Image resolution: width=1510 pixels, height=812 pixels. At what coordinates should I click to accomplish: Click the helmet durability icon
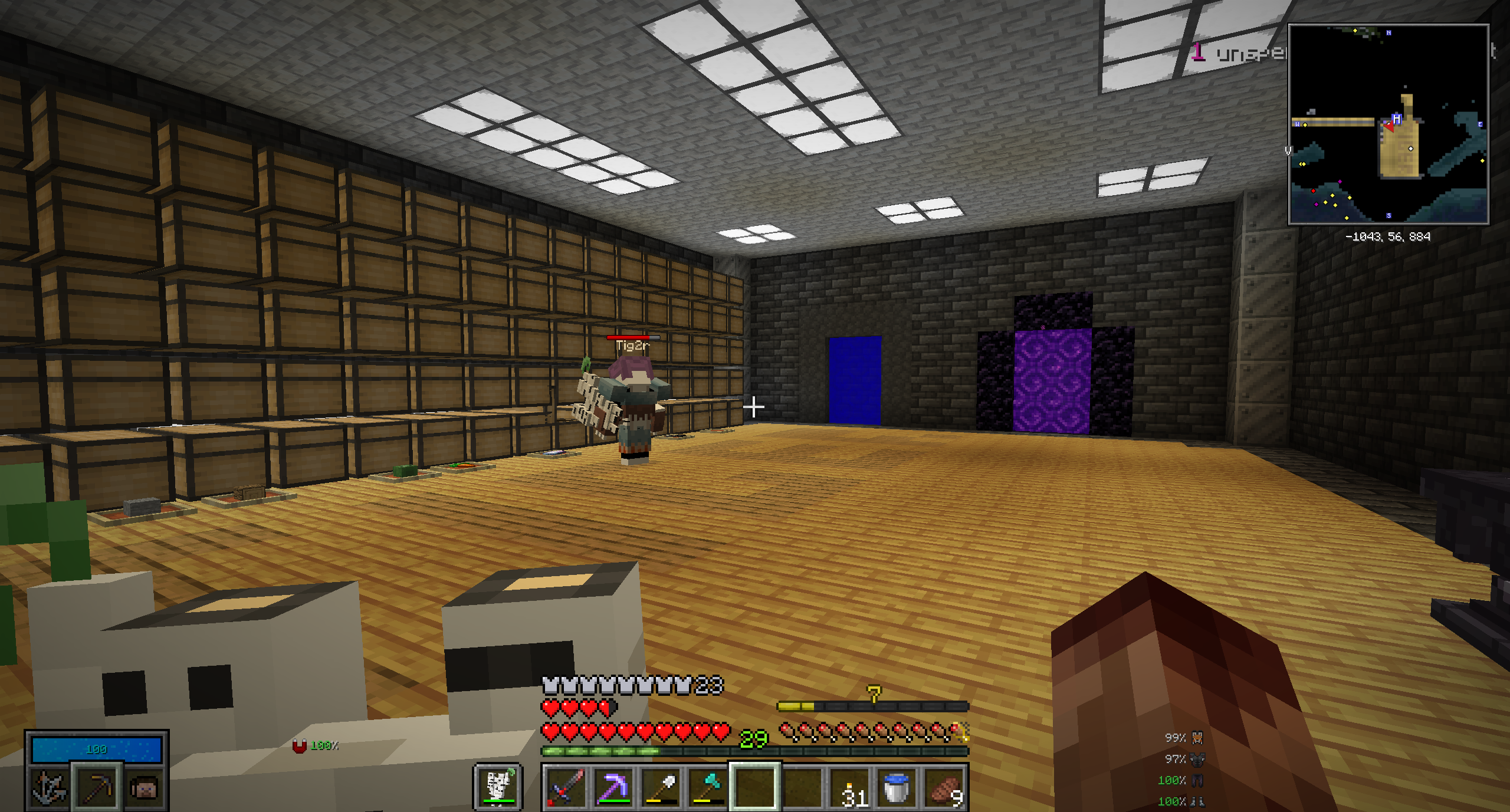1197,738
